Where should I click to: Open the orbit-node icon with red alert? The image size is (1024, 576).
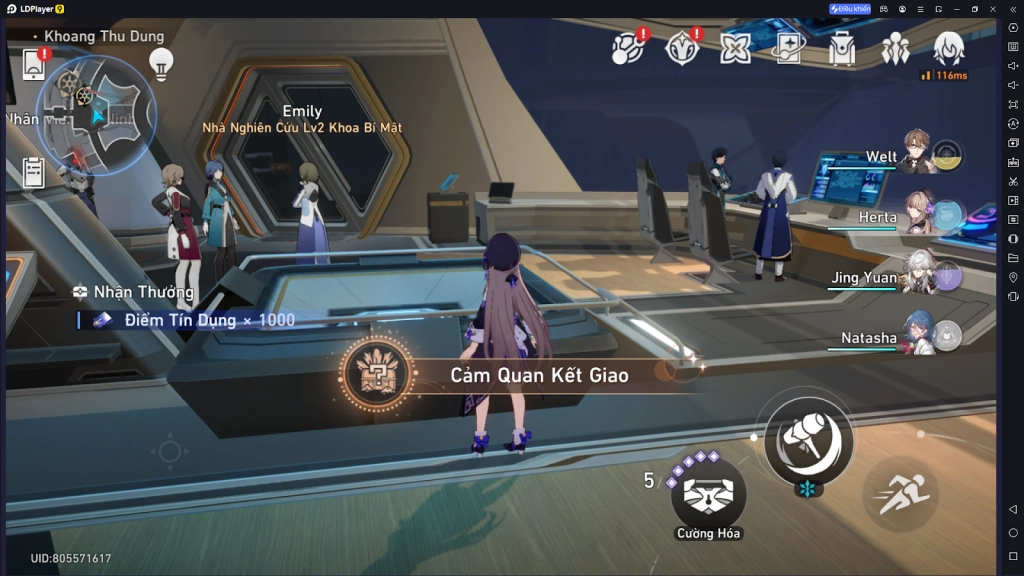click(628, 47)
